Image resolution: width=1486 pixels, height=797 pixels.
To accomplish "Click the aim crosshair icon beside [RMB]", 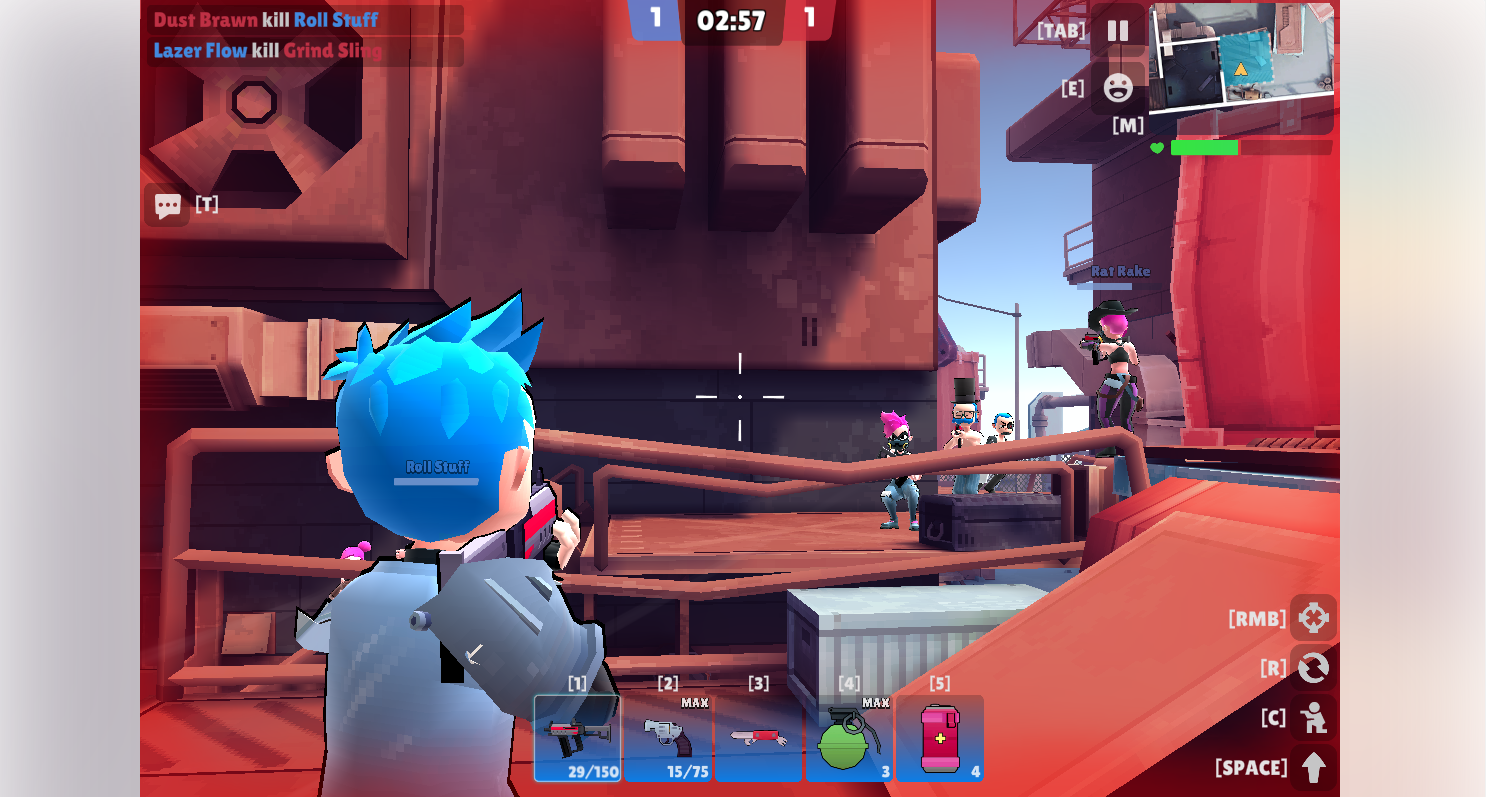I will click(x=1315, y=618).
